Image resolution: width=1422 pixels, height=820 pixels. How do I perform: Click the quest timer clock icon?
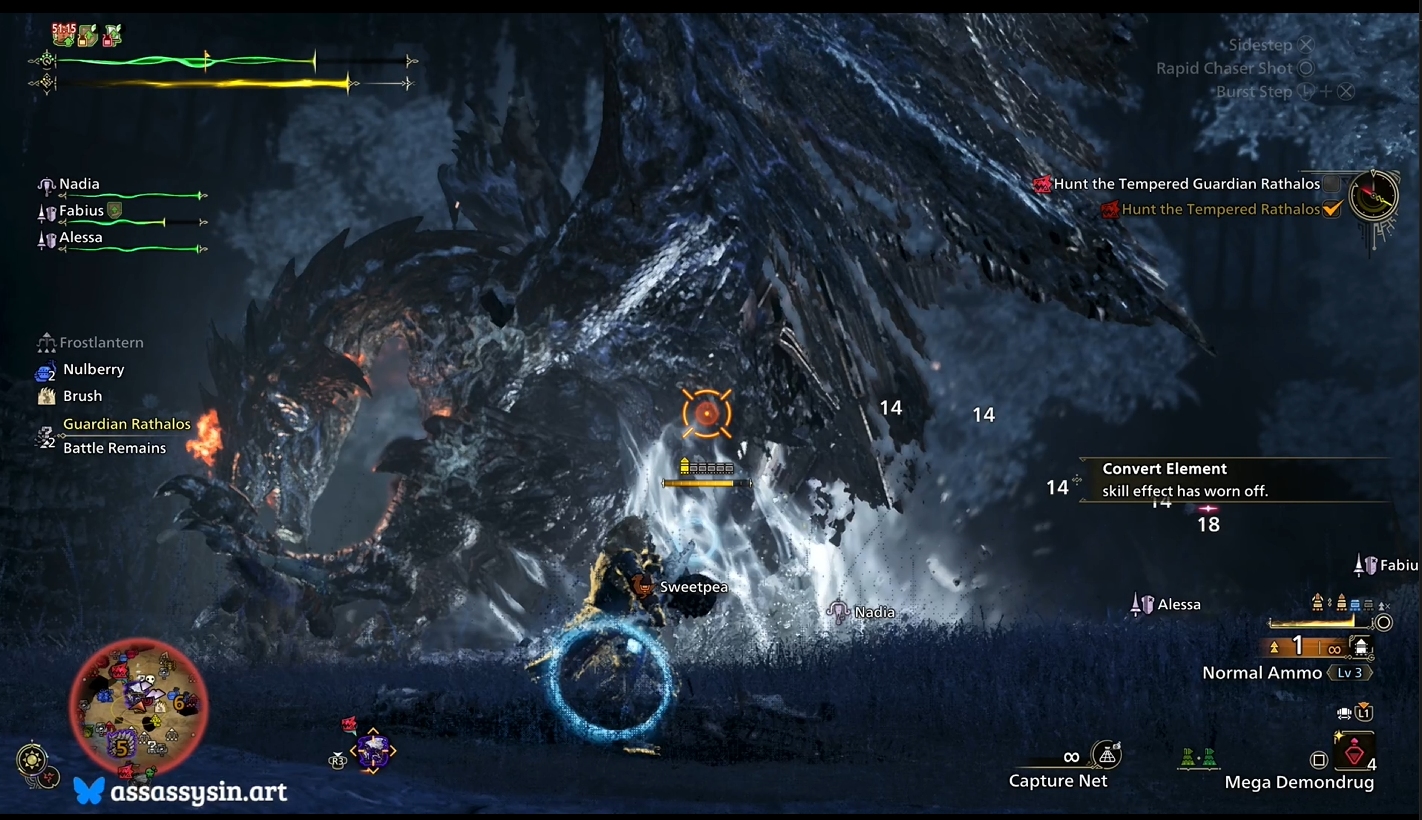(1373, 196)
